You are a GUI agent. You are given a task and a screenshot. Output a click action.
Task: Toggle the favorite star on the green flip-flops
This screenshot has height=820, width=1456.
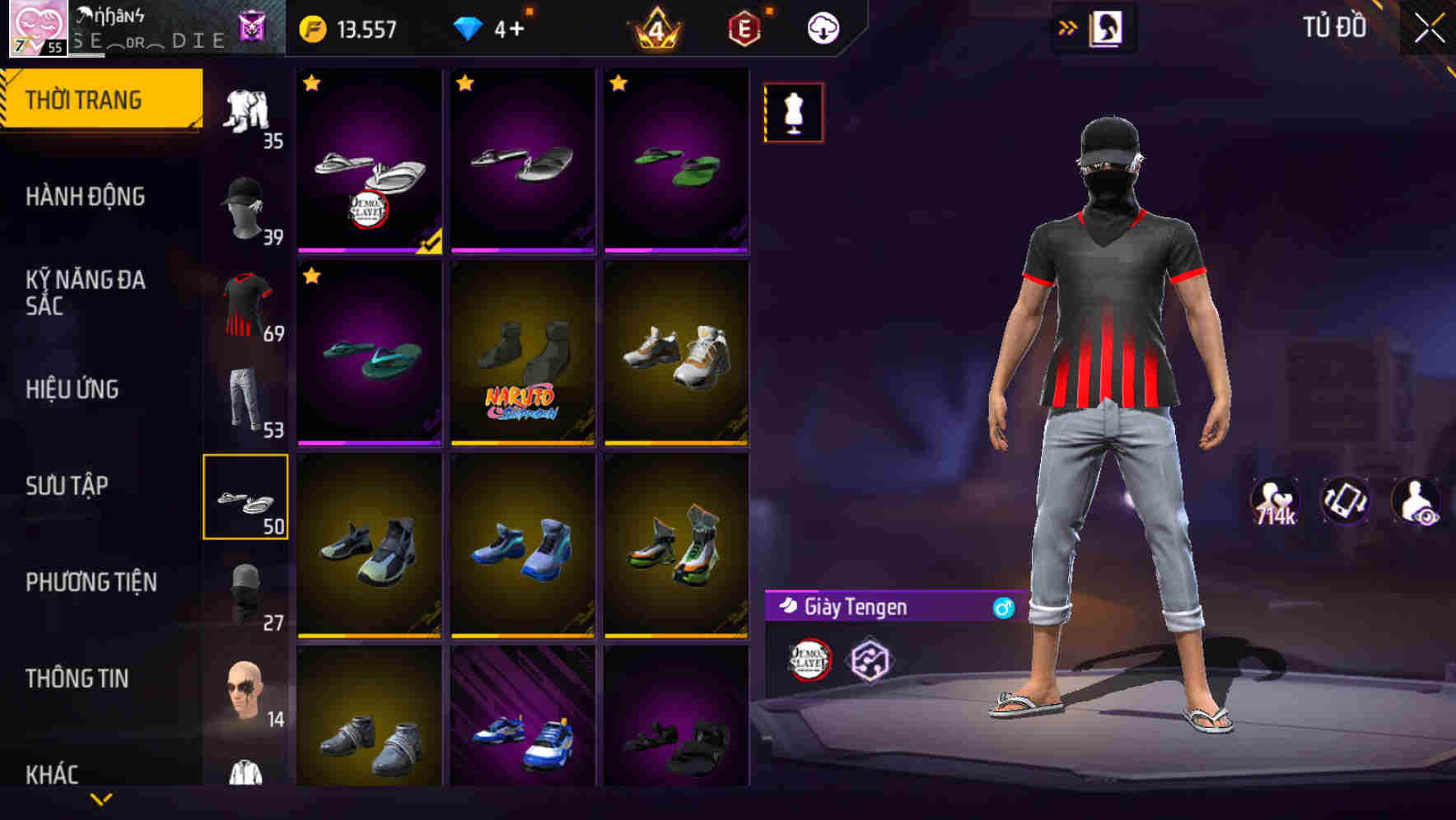pyautogui.click(x=619, y=82)
